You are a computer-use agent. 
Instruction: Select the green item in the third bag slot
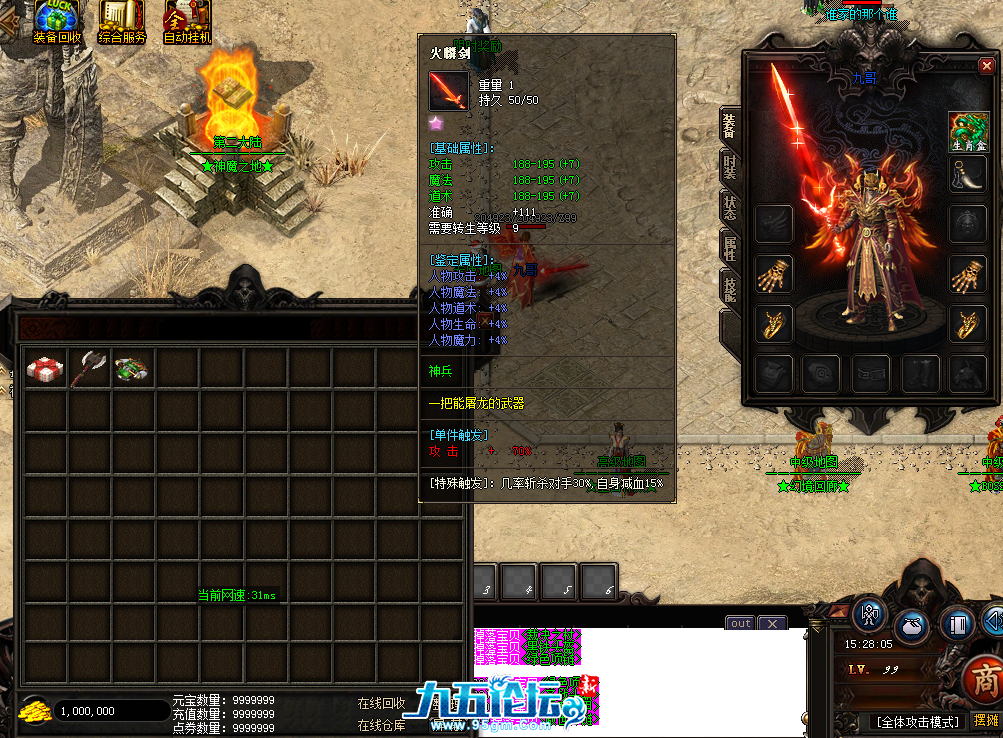[x=132, y=368]
